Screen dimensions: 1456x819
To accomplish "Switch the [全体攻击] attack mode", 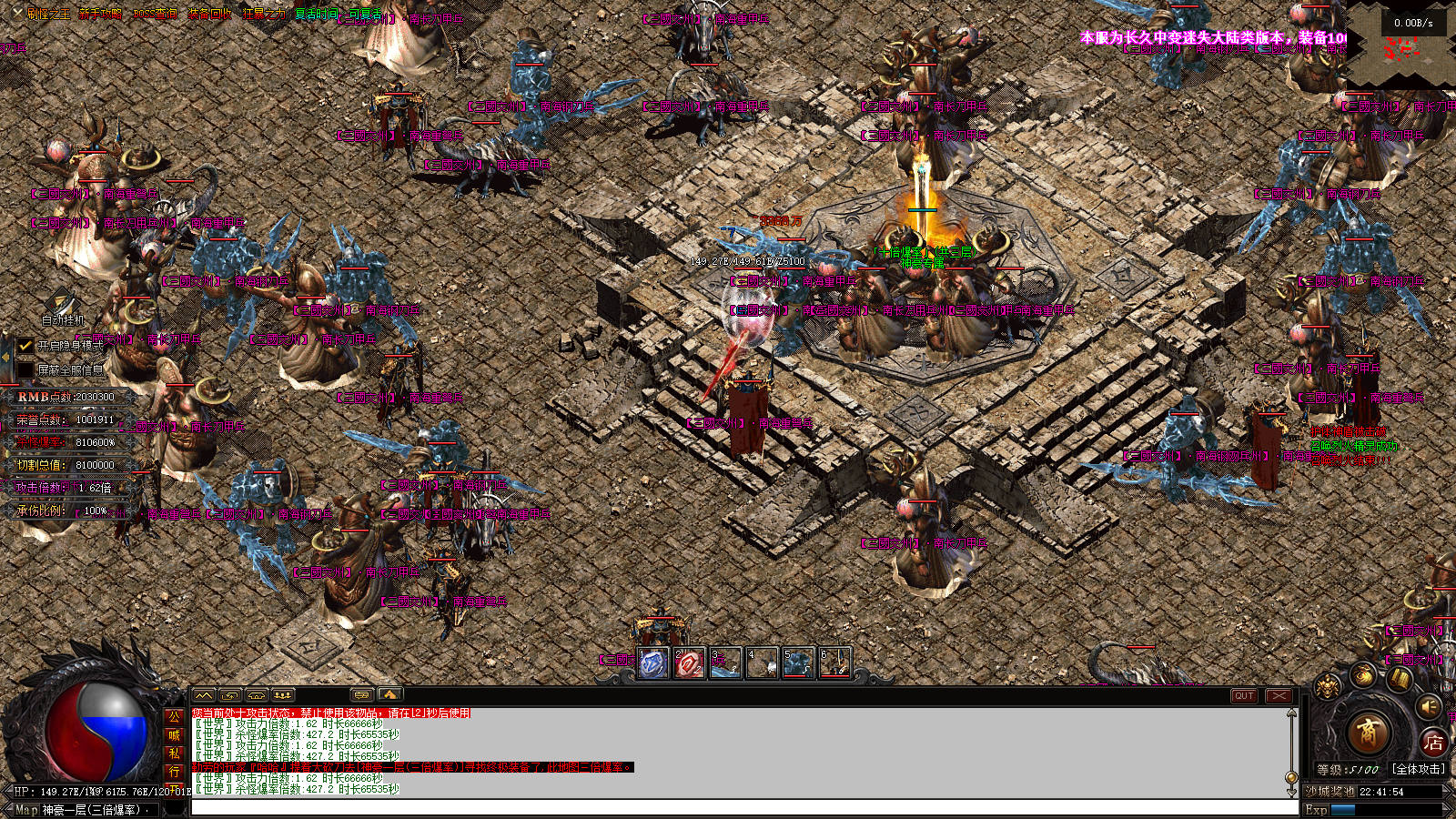I will click(x=1417, y=769).
